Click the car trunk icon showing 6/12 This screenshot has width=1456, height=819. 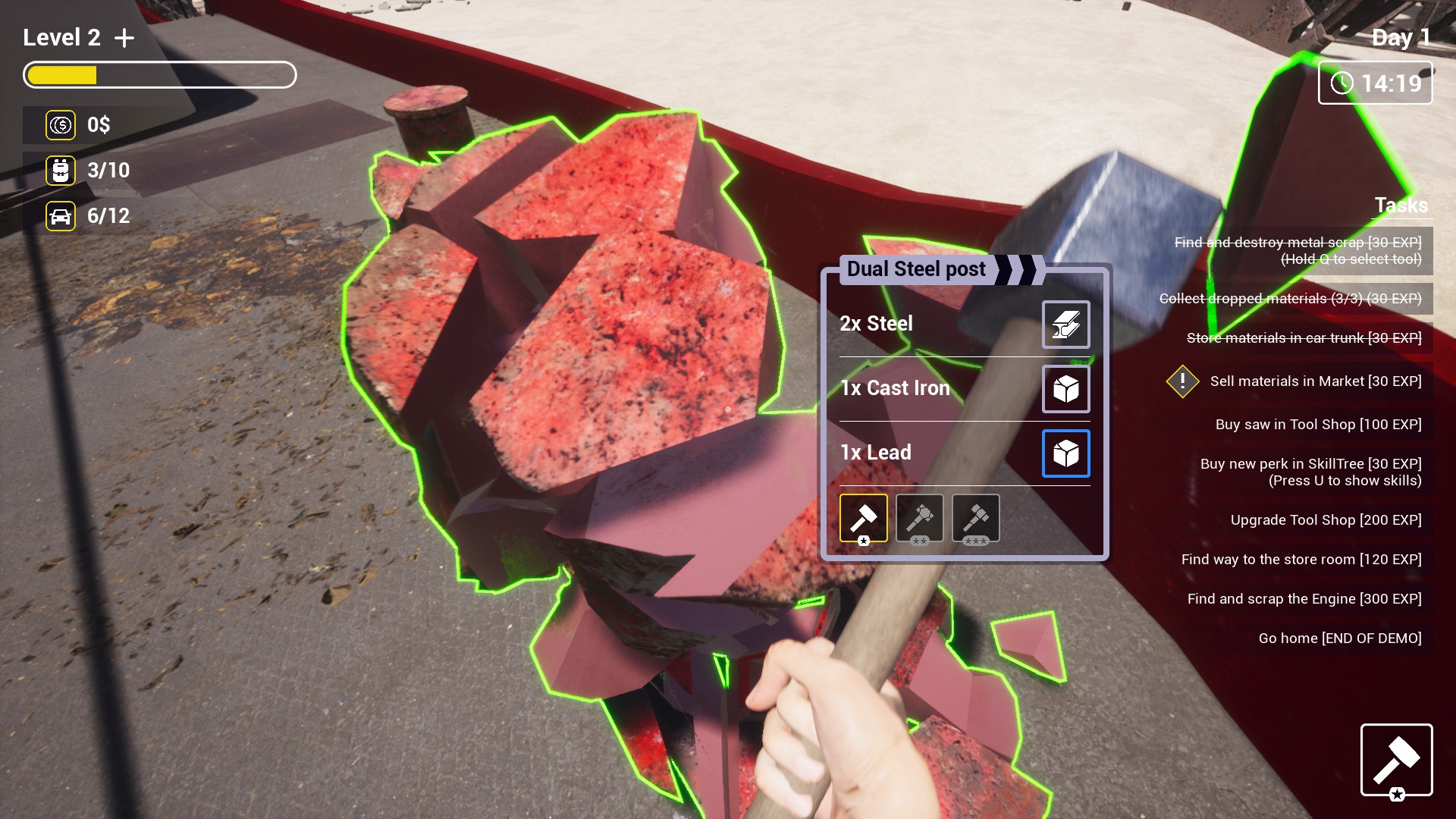pos(61,216)
